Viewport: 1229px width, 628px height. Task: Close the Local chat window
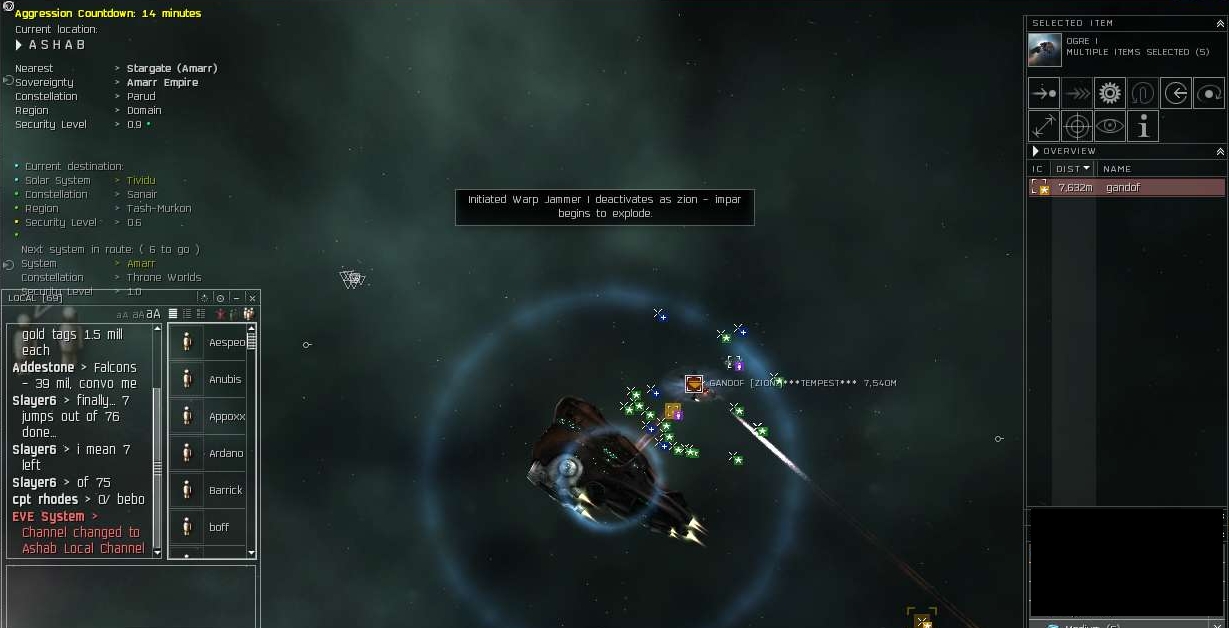point(252,298)
